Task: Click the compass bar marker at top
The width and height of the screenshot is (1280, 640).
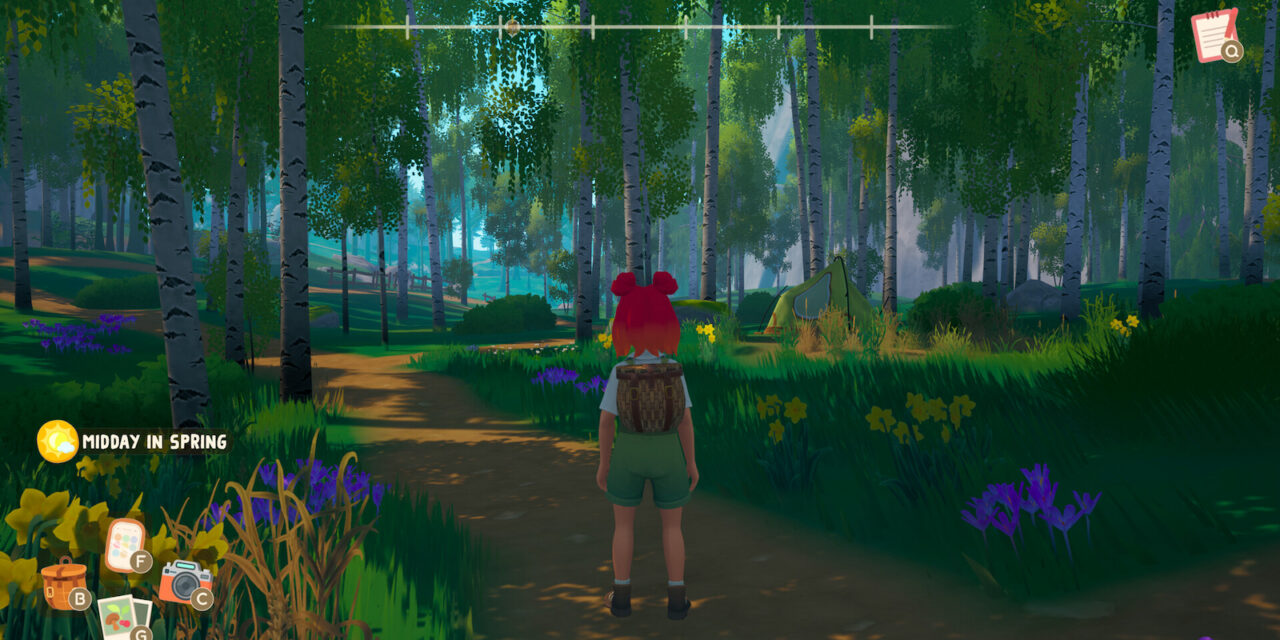Action: (513, 27)
